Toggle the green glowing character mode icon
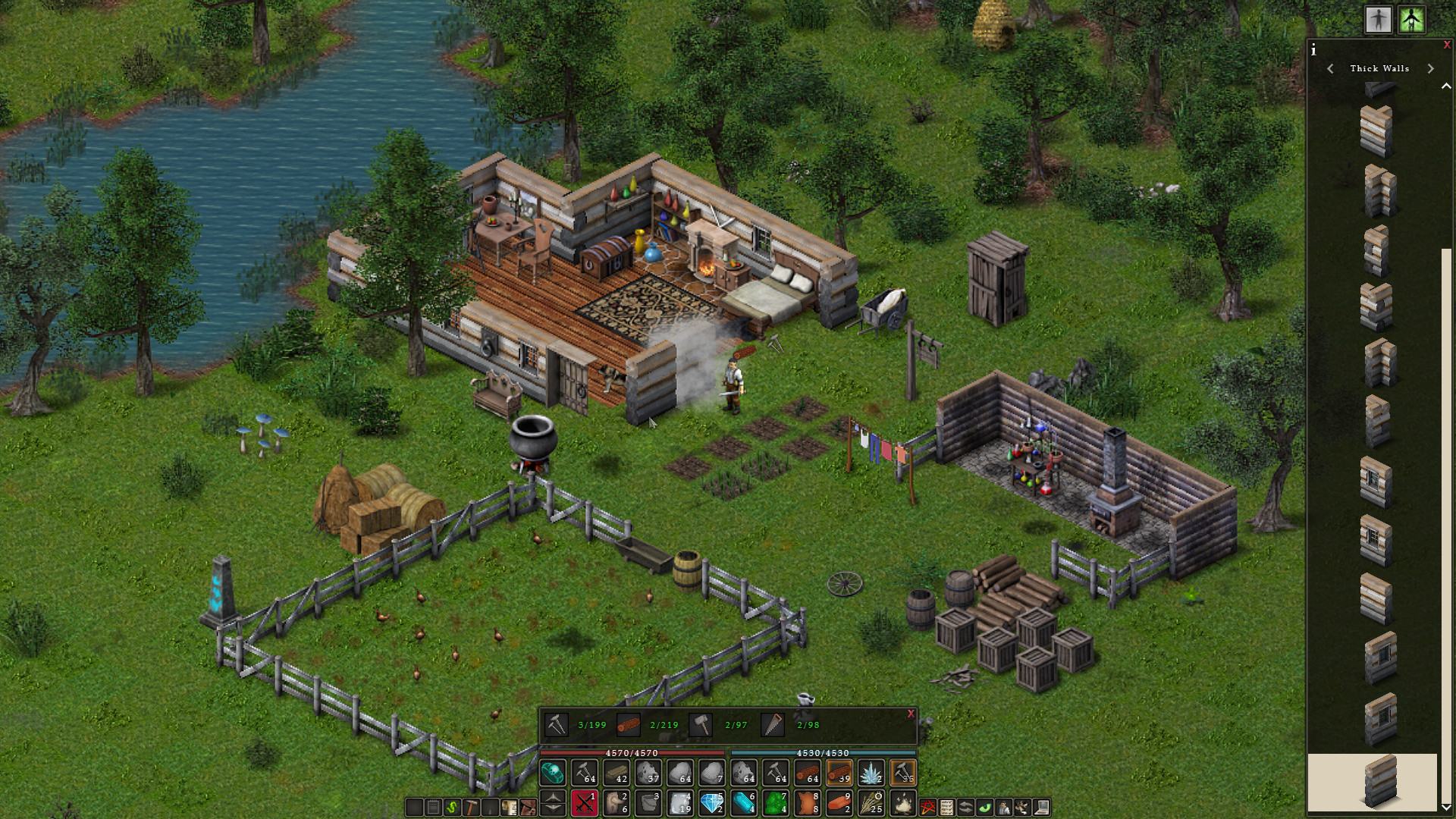Image resolution: width=1456 pixels, height=819 pixels. (1411, 20)
